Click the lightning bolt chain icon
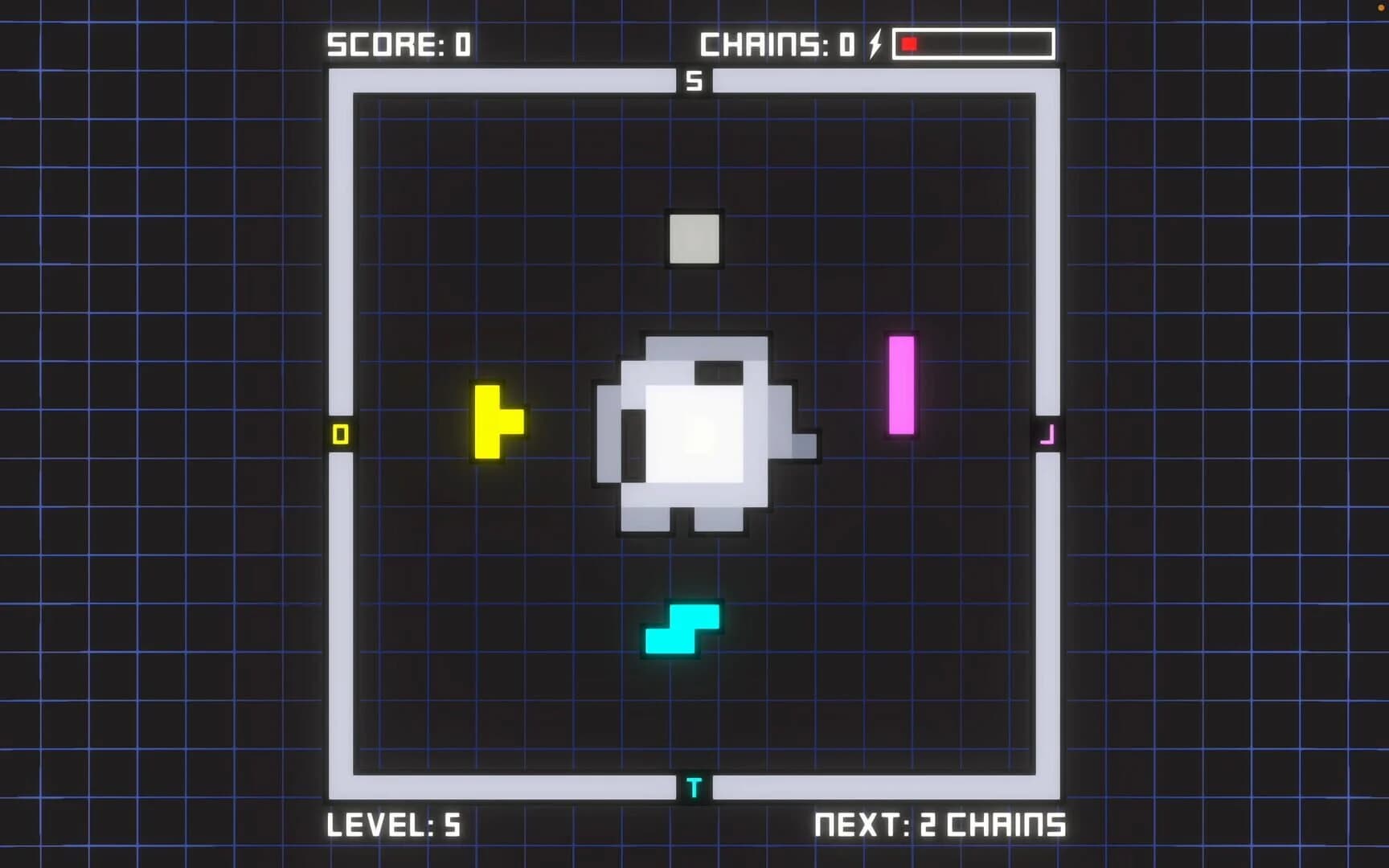This screenshot has width=1389, height=868. (874, 44)
